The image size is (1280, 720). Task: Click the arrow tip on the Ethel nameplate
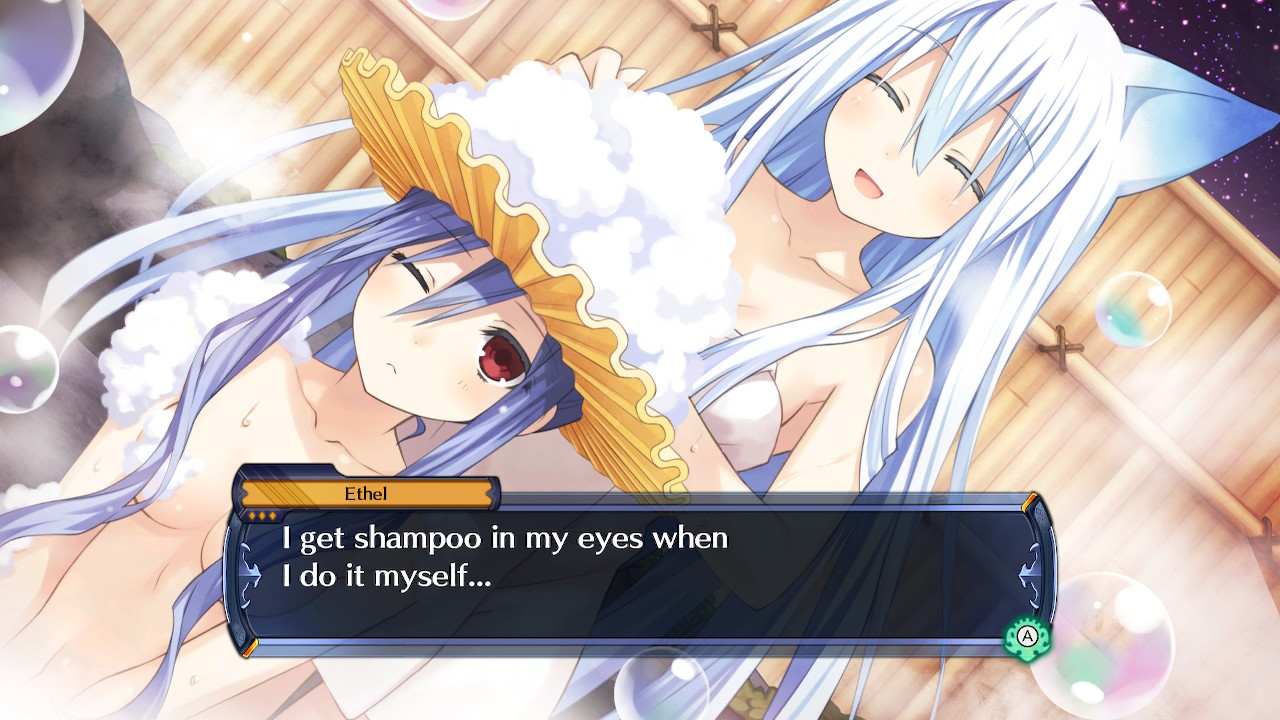(x=494, y=493)
